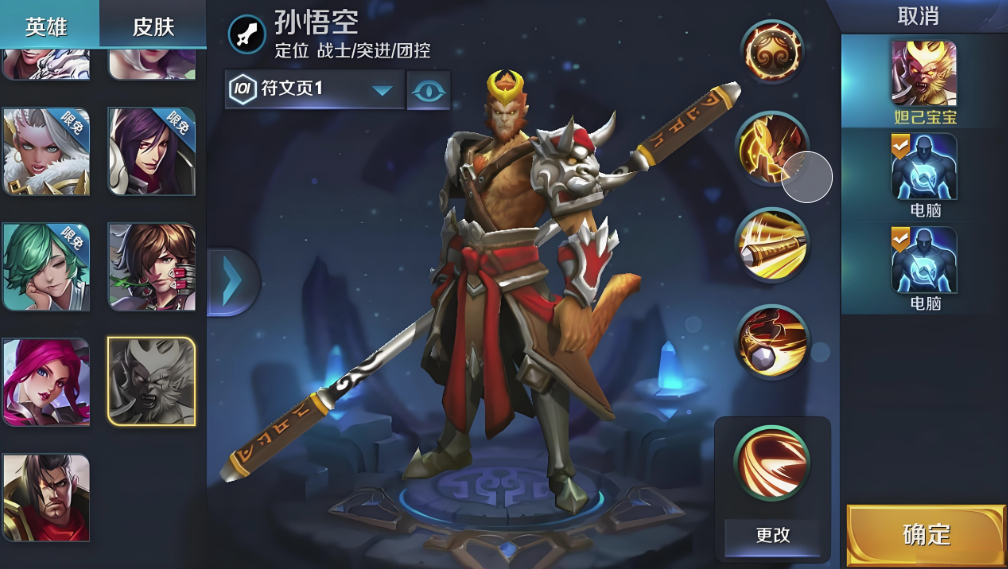1008x569 pixels.
Task: Pick the dark-haired bearded hero portrait
Action: 46,497
